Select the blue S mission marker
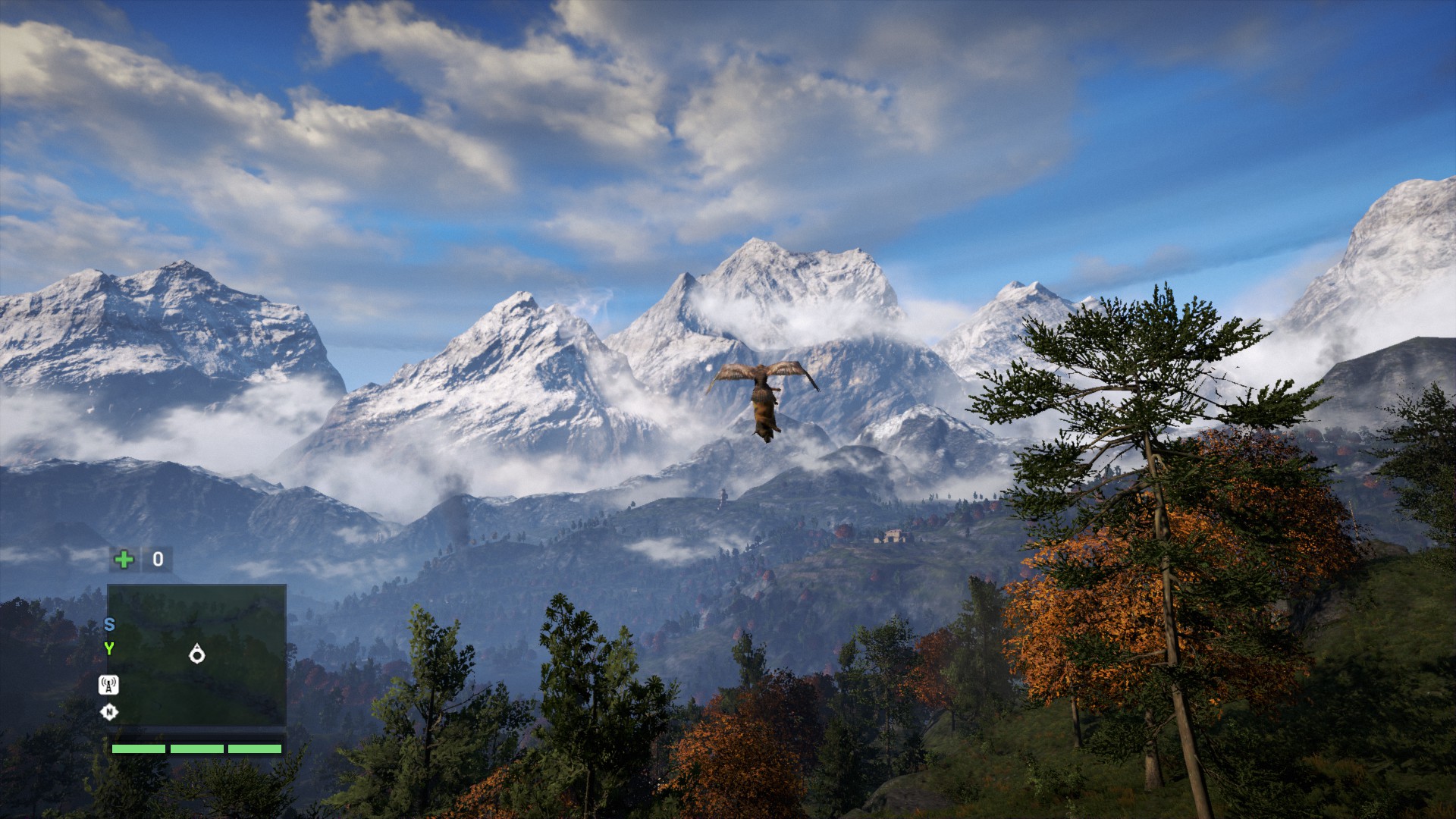This screenshot has height=819, width=1456. [109, 625]
